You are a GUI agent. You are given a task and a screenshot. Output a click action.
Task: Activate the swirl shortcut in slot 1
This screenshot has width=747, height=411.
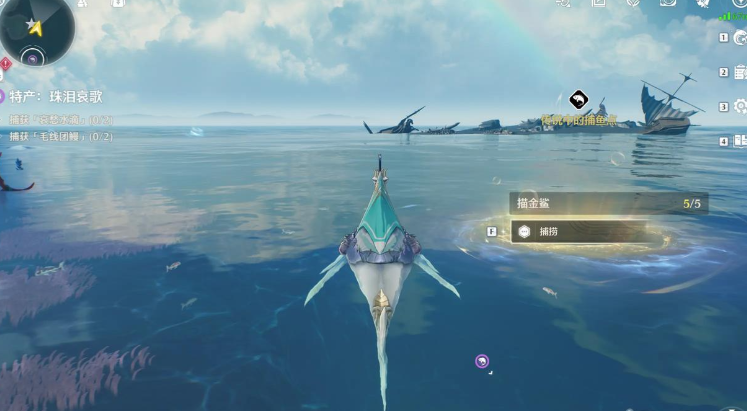(x=739, y=38)
